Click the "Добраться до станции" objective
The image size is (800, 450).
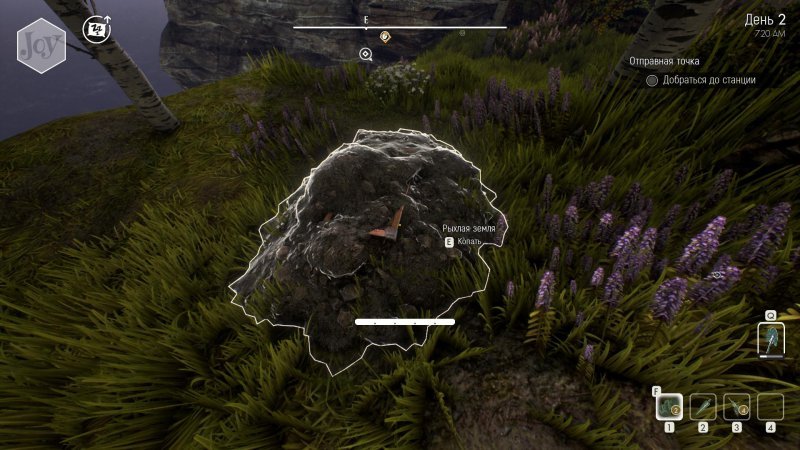pos(709,80)
